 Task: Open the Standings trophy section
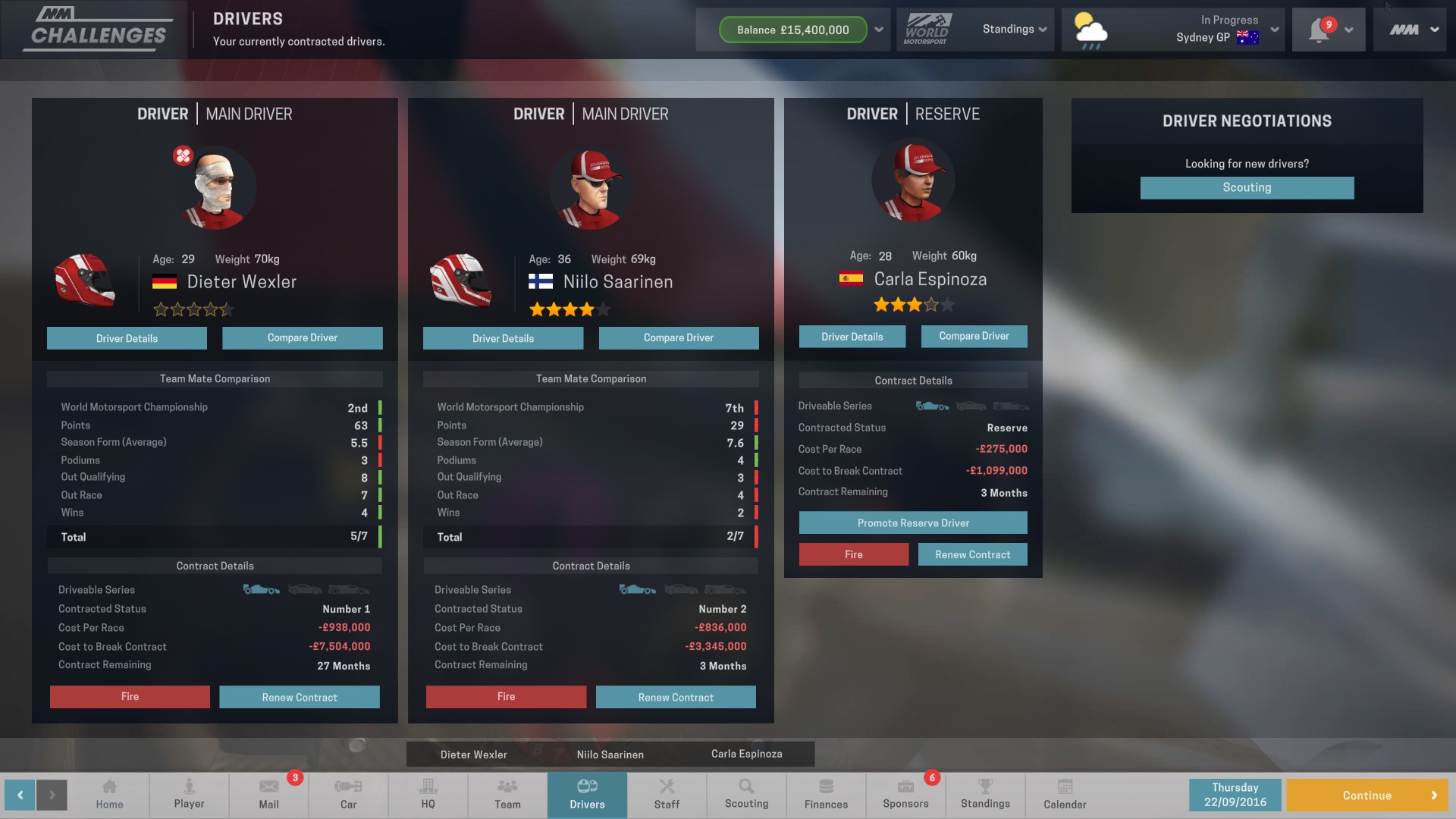pos(985,795)
